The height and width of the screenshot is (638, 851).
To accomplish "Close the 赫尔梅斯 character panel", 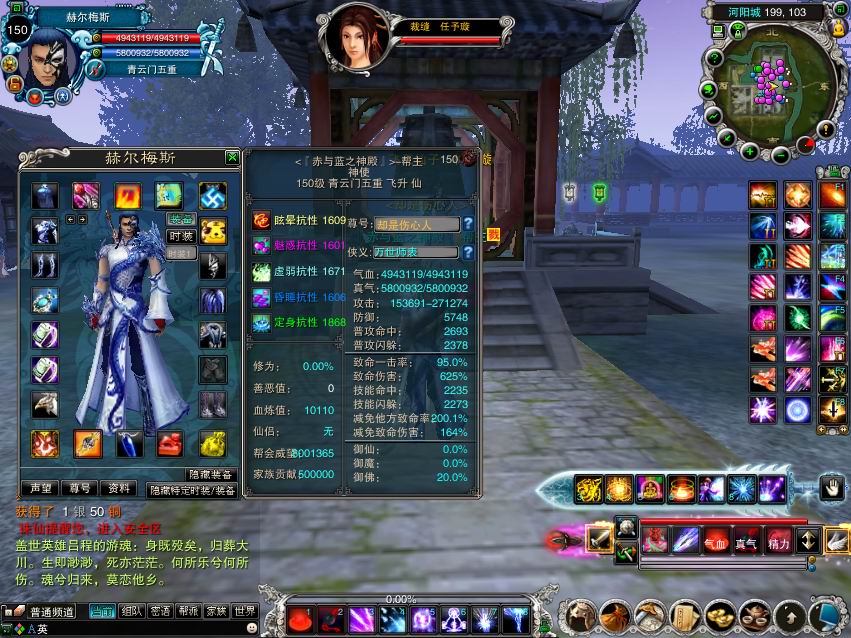I will click(x=232, y=157).
